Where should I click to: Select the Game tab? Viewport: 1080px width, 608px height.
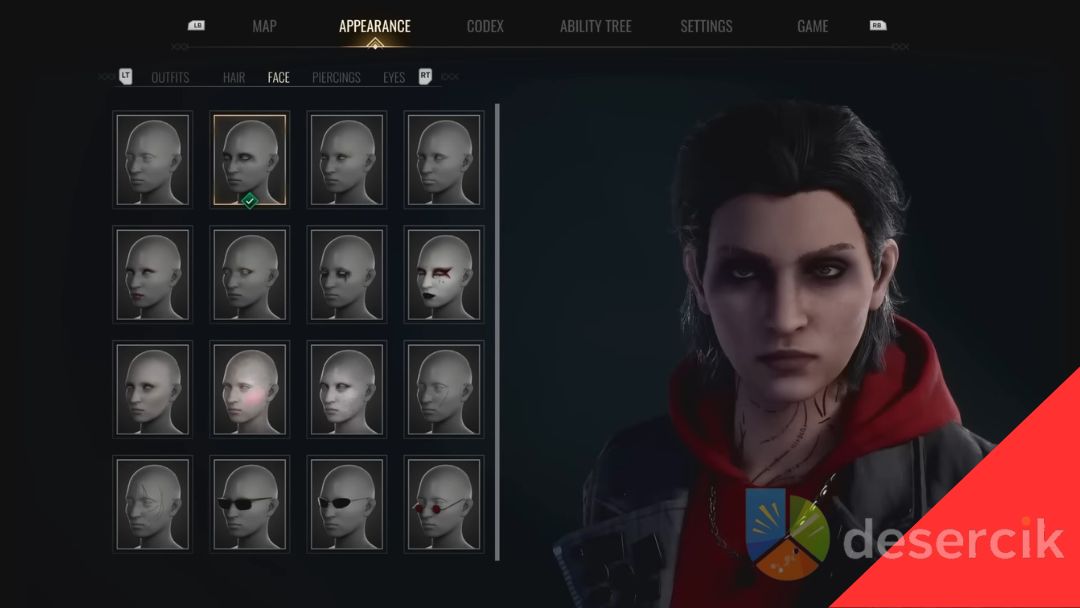pyautogui.click(x=812, y=27)
